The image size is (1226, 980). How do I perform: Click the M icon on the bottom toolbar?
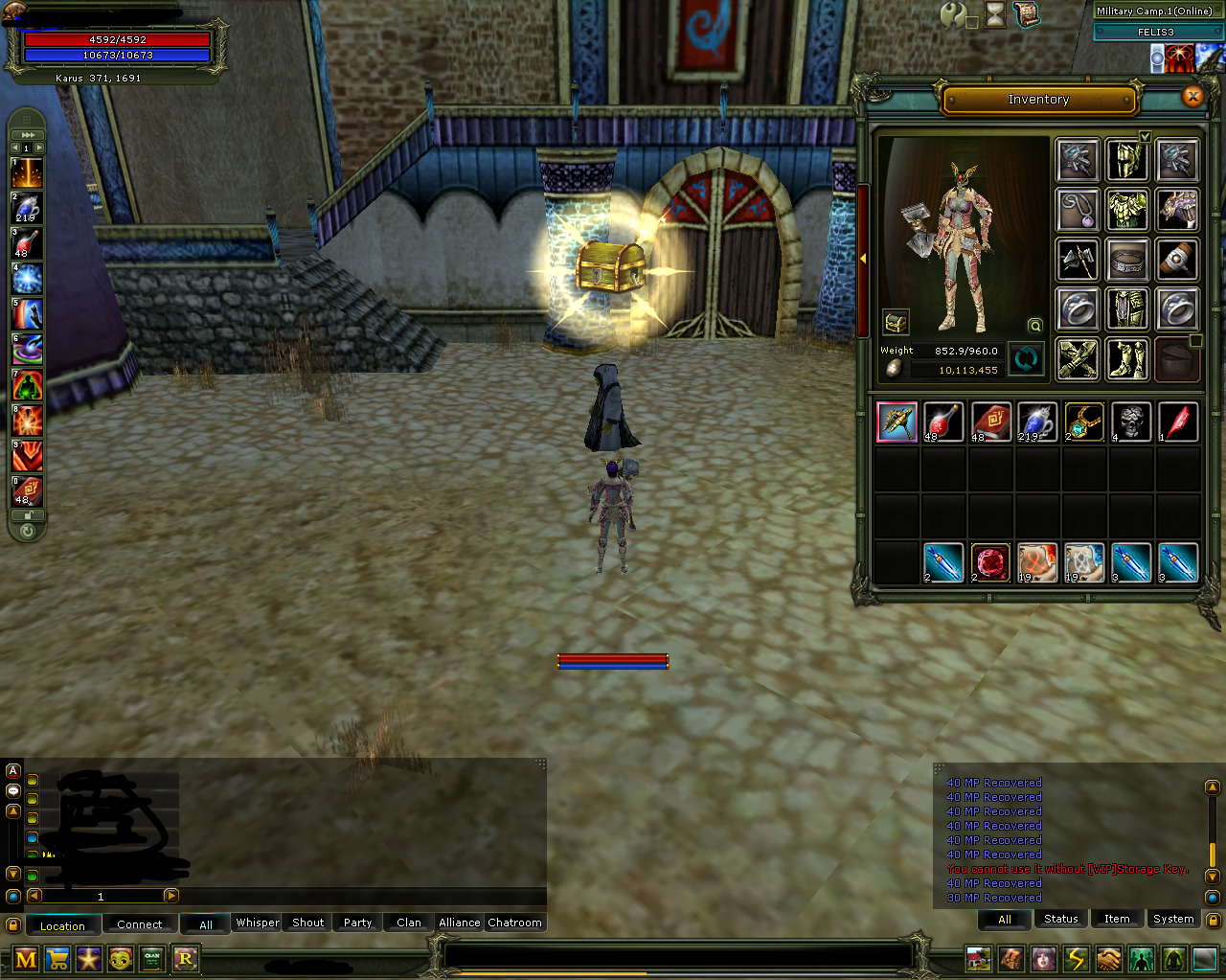tap(24, 959)
